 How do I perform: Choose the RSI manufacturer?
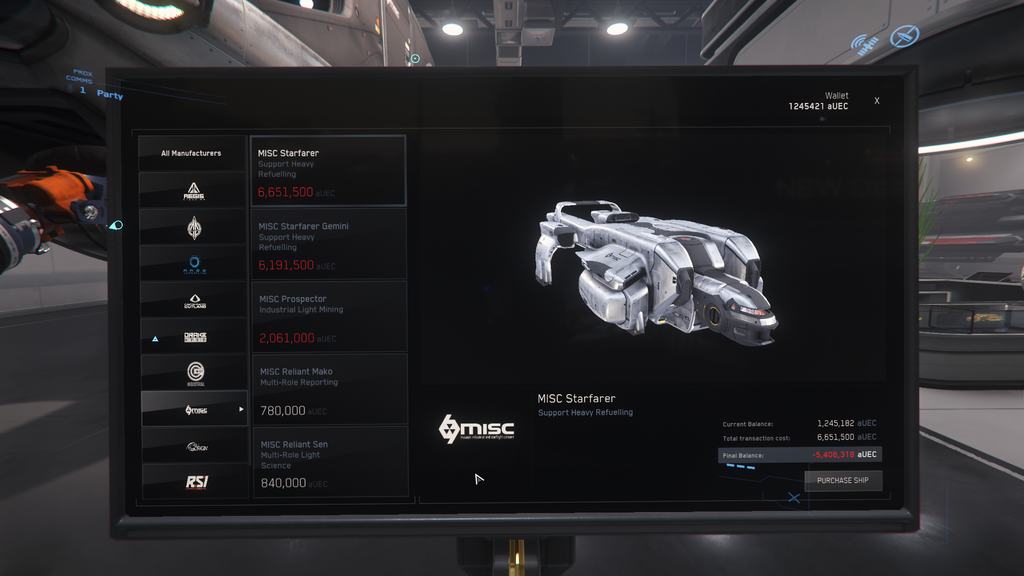tap(194, 482)
